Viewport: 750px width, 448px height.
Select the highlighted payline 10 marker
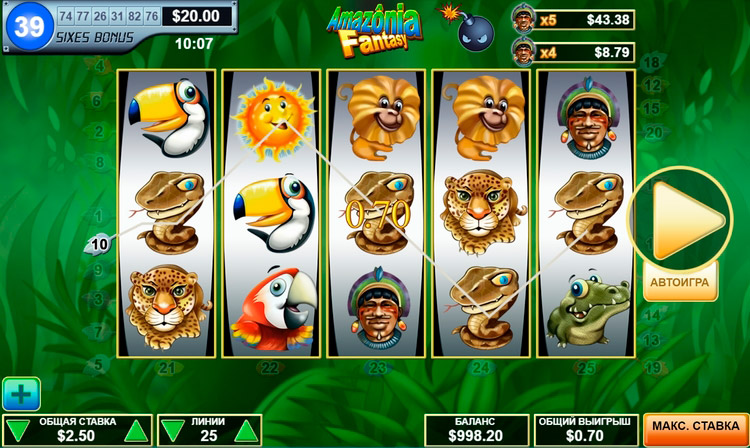point(100,243)
